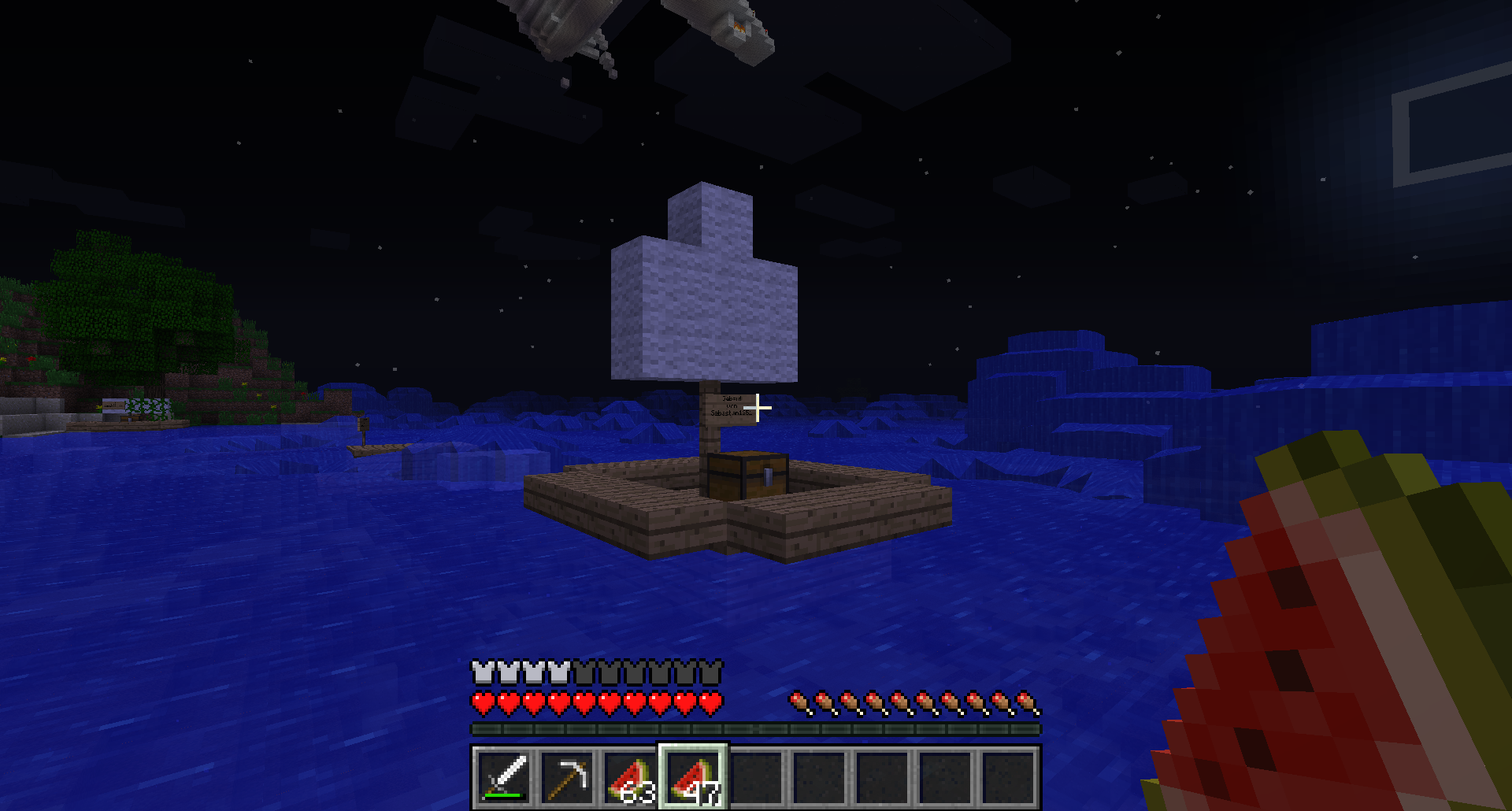Click the highlighted 47 melon slices slot
The image size is (1512, 811).
click(x=693, y=776)
